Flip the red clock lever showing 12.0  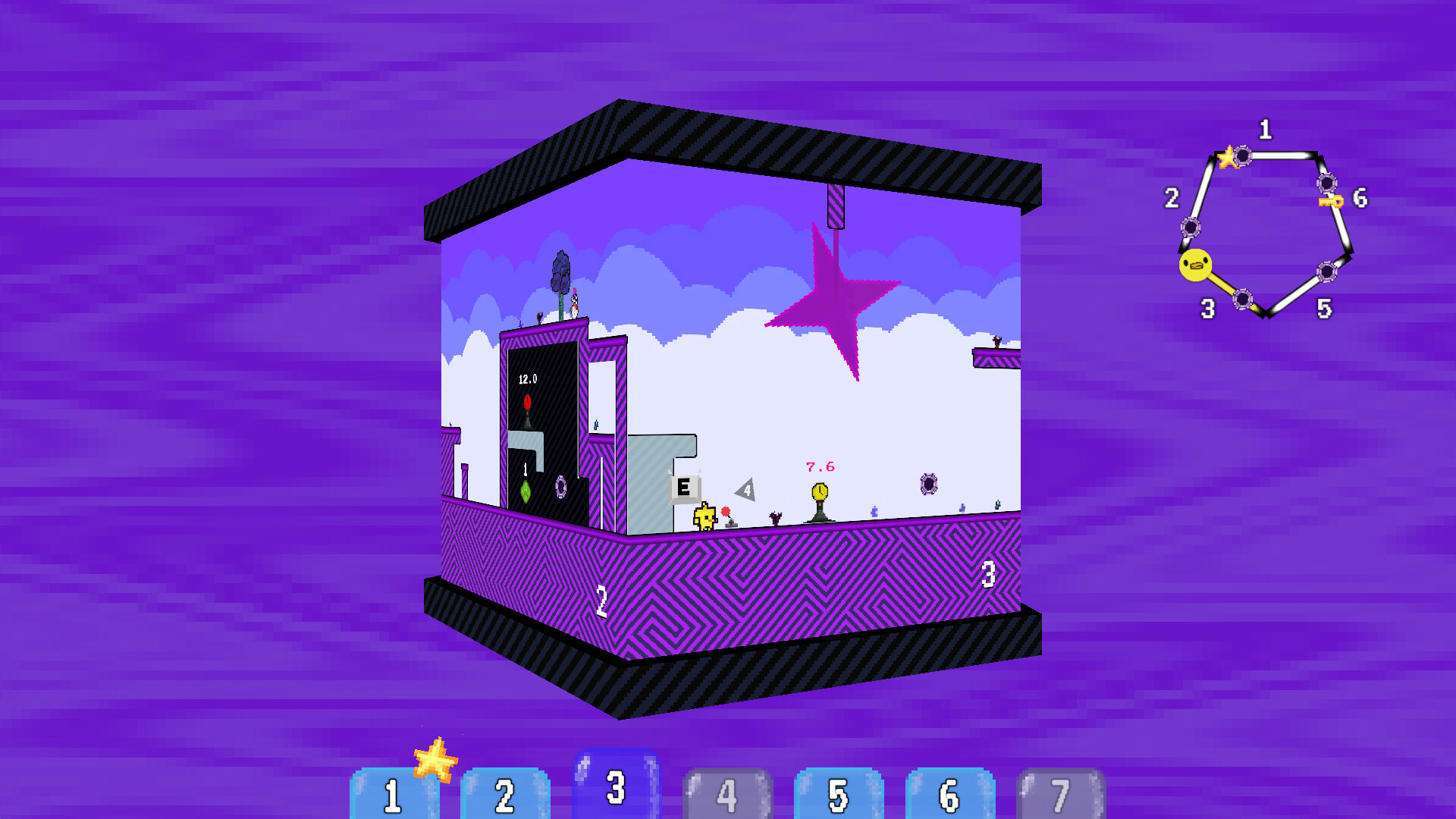[x=527, y=402]
